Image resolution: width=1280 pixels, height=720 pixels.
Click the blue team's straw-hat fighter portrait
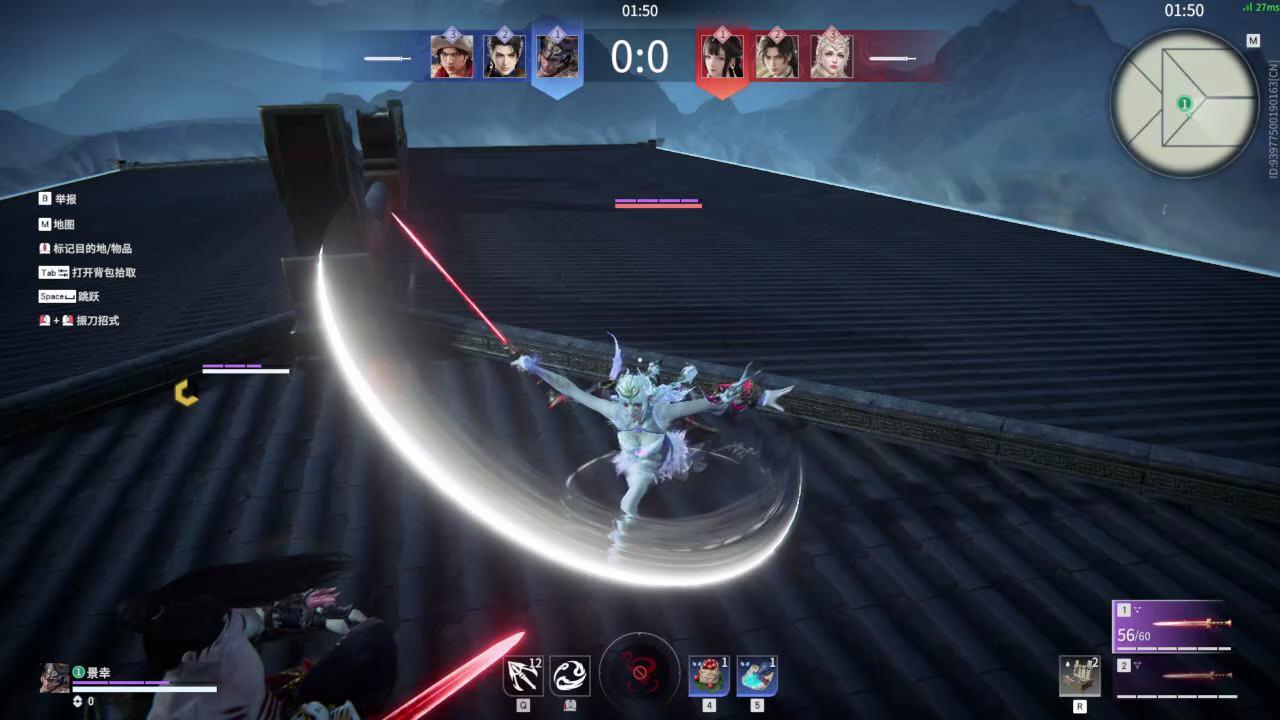(x=452, y=57)
